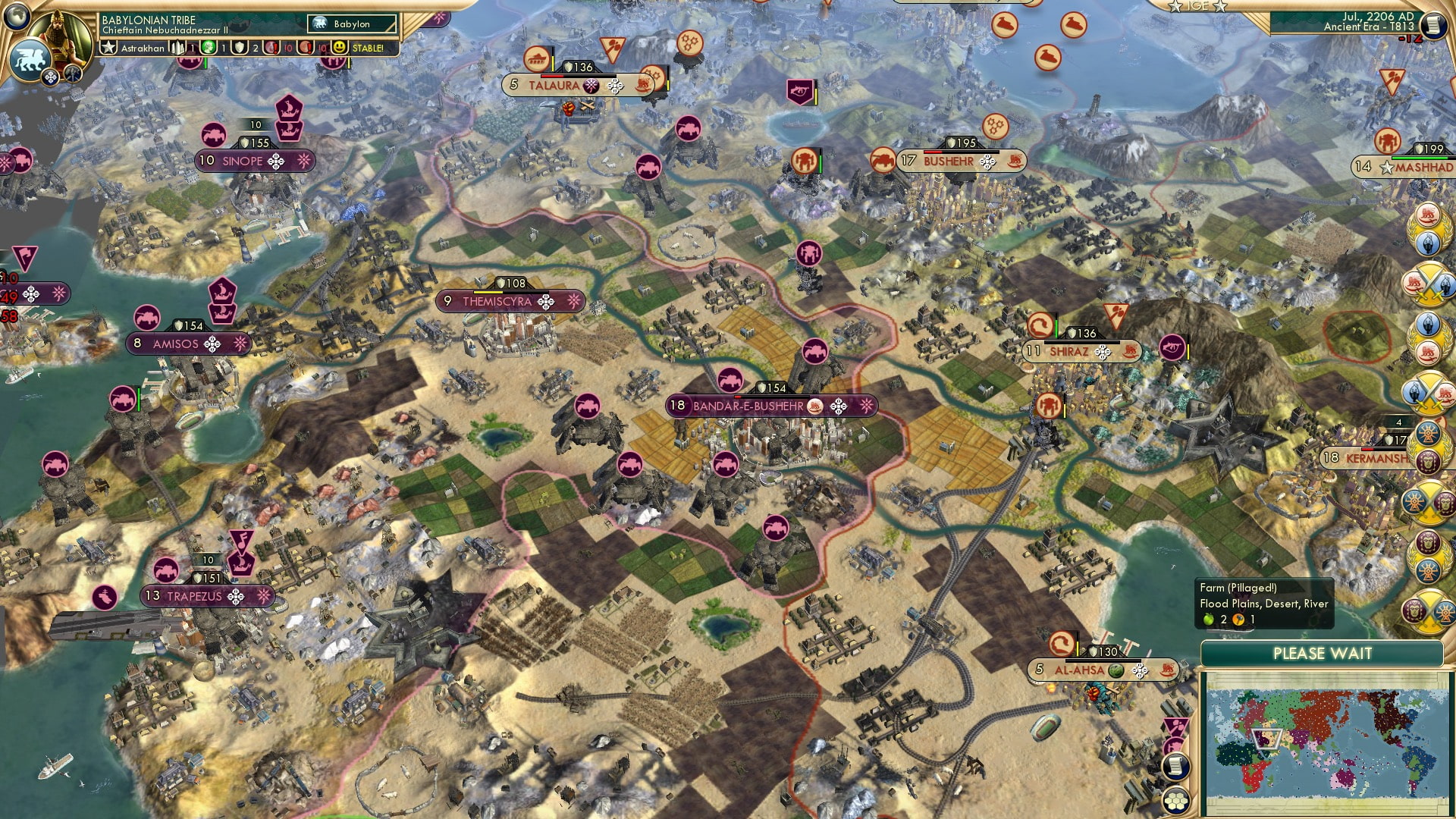
Task: Click the hammer icon beside the leader portrait
Action: click(72, 74)
